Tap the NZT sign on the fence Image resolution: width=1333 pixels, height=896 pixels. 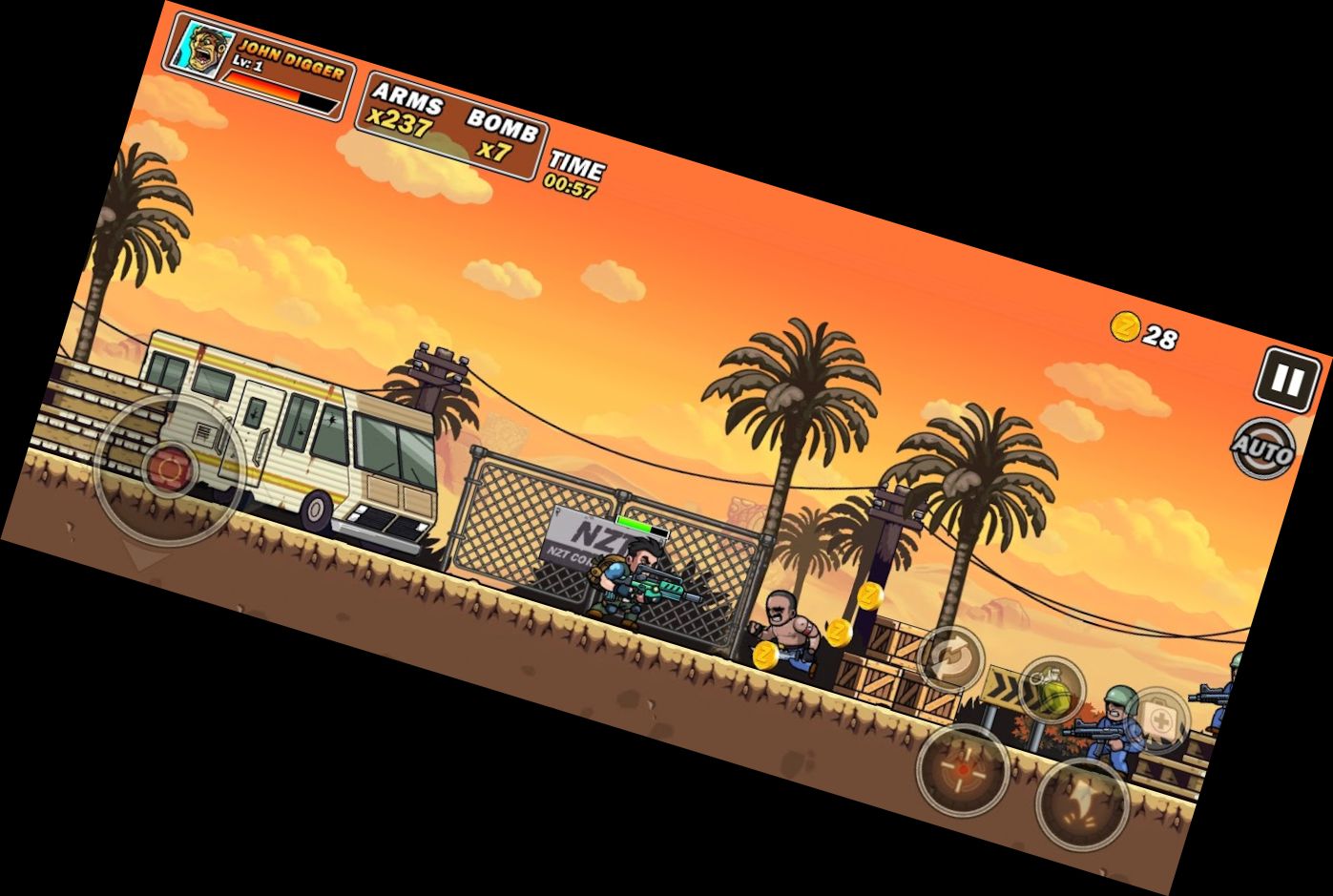coord(582,534)
